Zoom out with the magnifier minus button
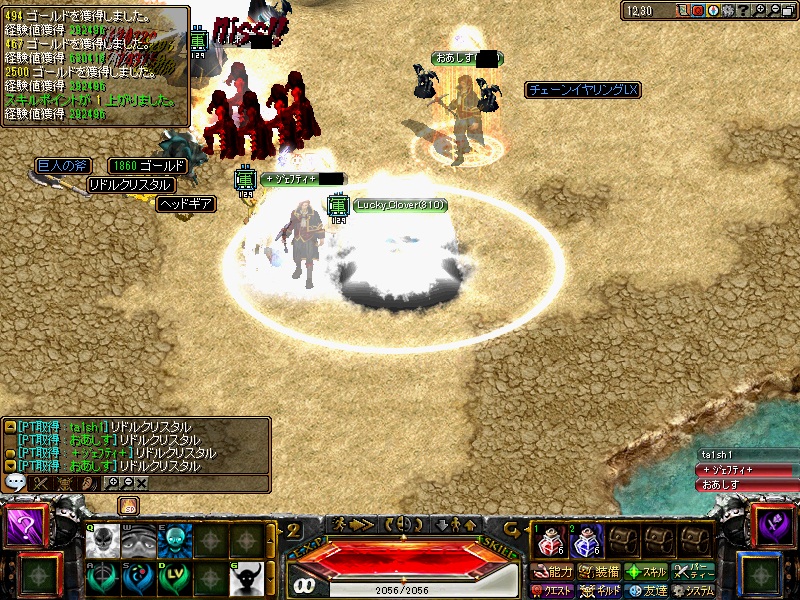 [x=776, y=10]
